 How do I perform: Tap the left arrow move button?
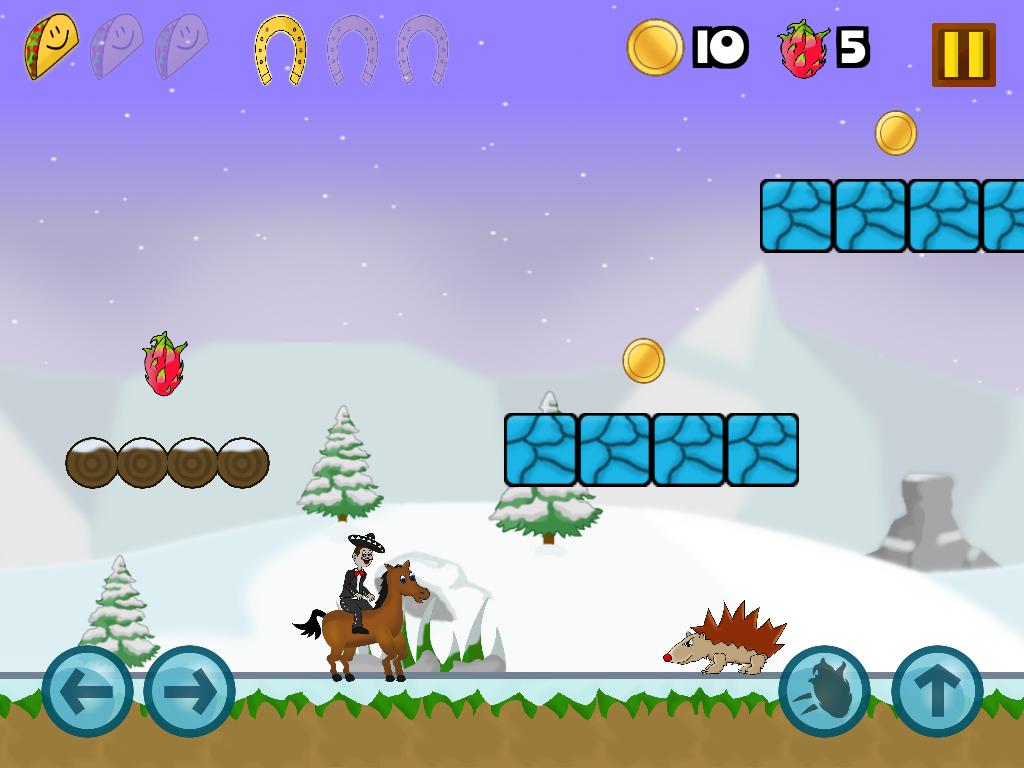(87, 691)
